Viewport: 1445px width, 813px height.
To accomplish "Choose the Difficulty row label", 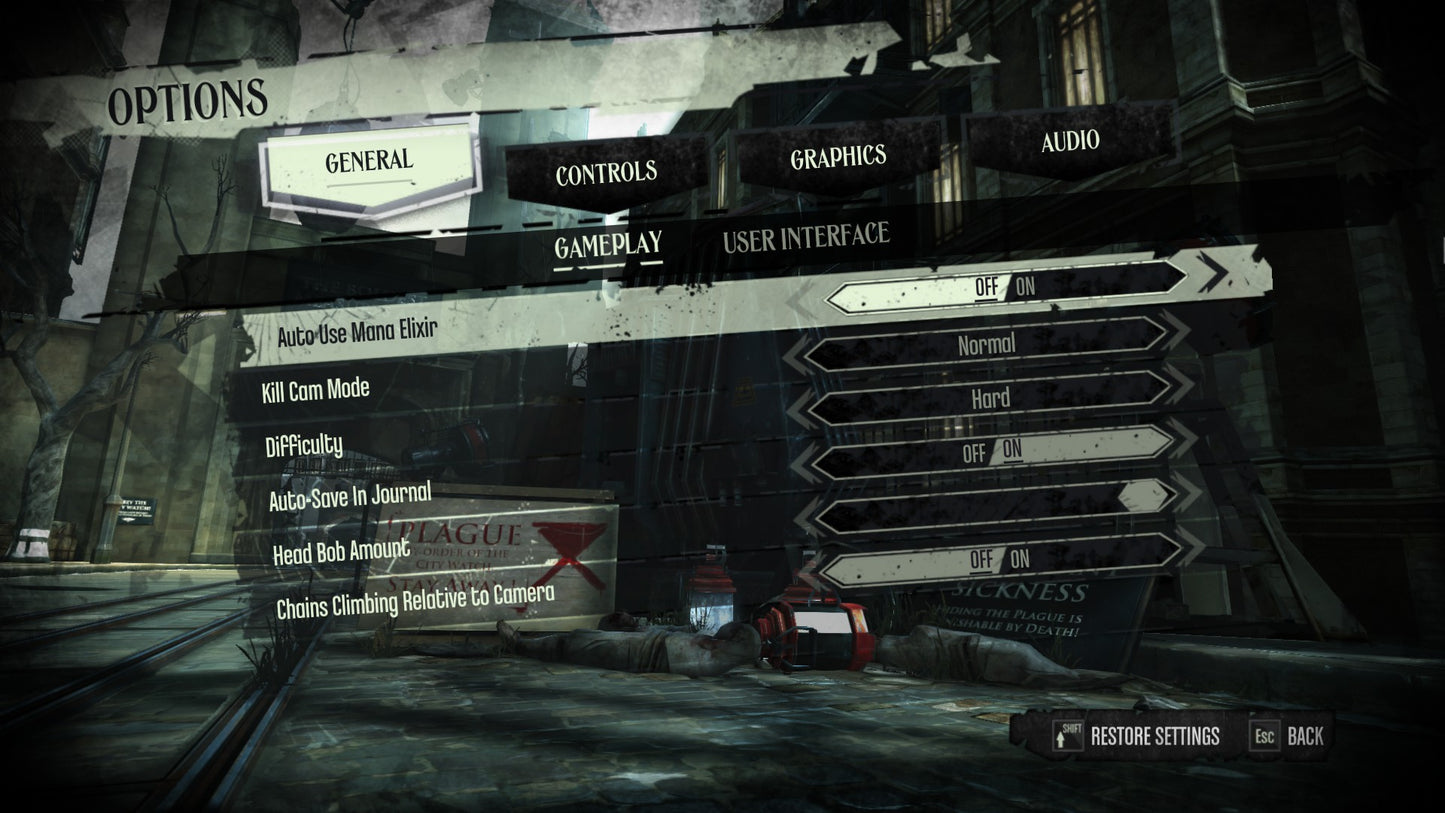I will 304,445.
